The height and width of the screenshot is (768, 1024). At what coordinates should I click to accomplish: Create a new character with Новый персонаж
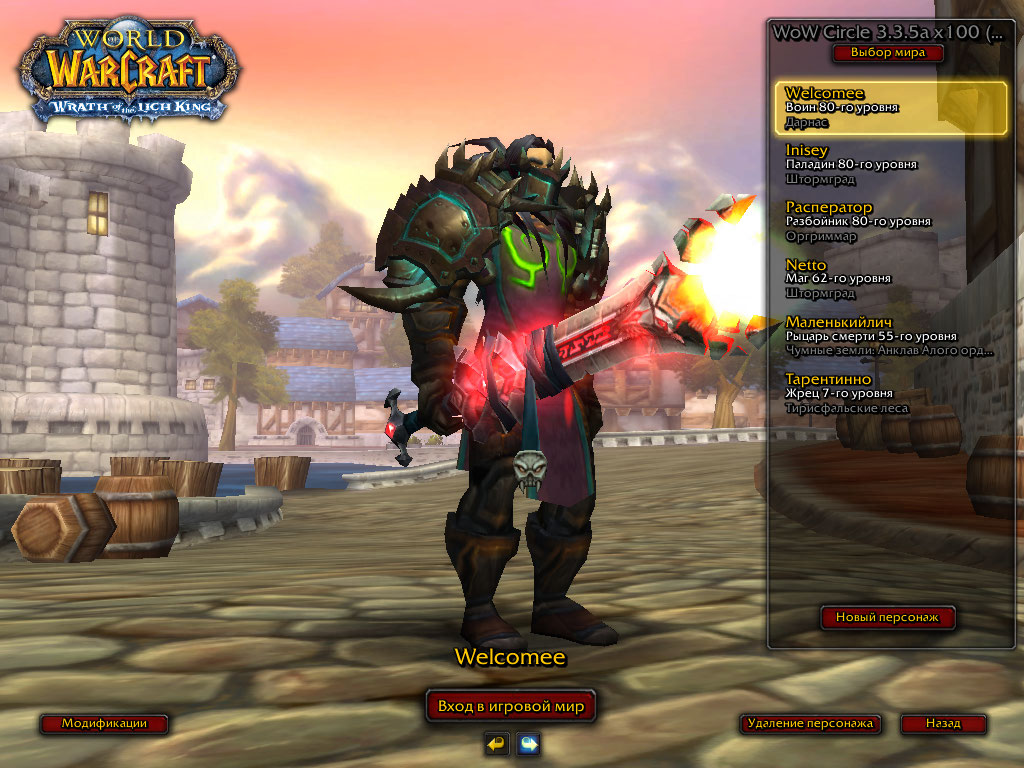pyautogui.click(x=888, y=617)
